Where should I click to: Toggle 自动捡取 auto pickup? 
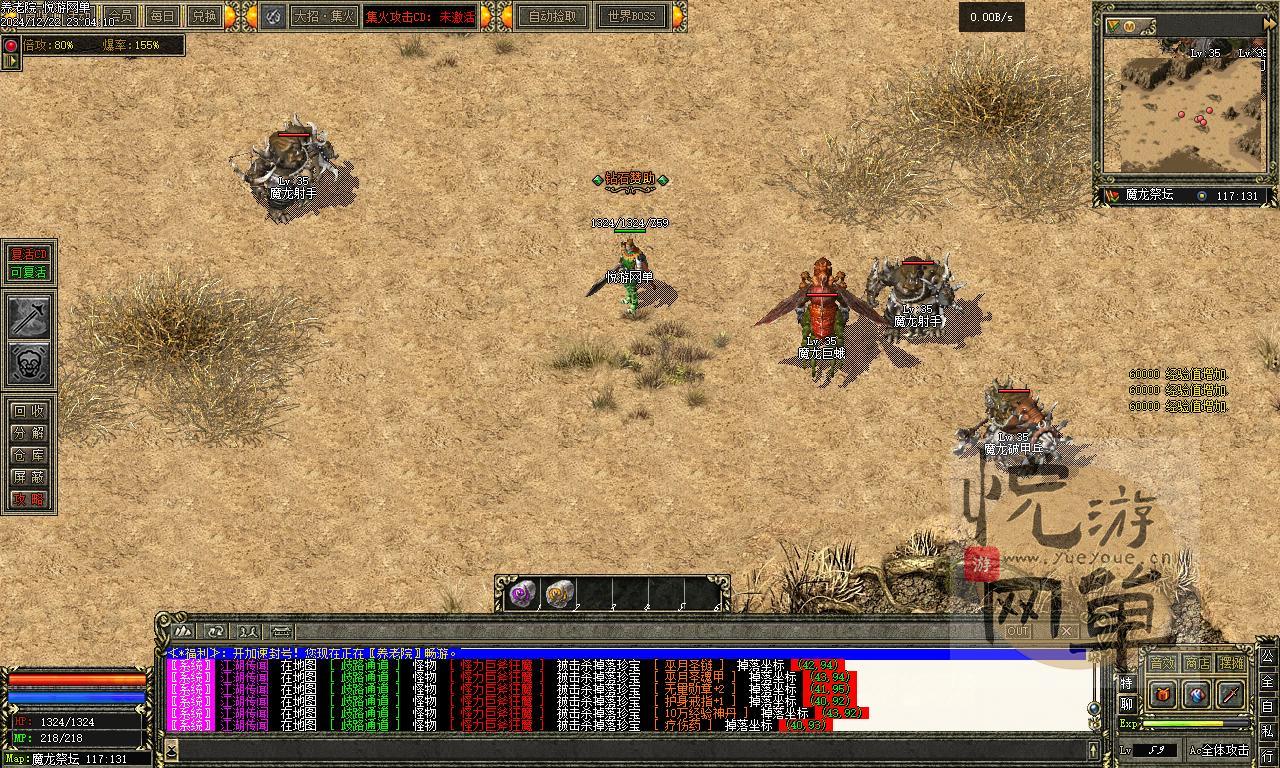coord(553,16)
